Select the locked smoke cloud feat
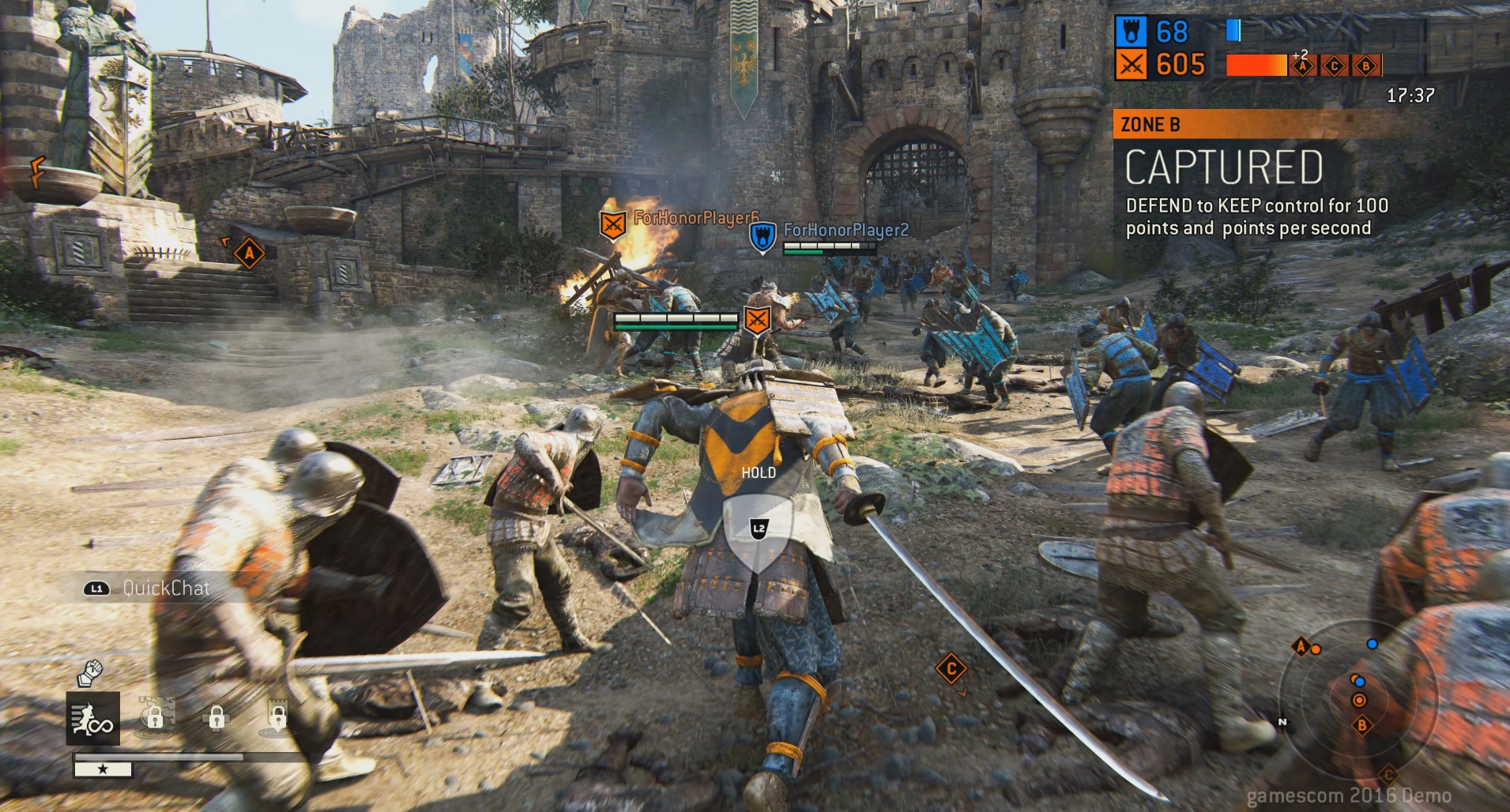The image size is (1510, 812). (156, 715)
